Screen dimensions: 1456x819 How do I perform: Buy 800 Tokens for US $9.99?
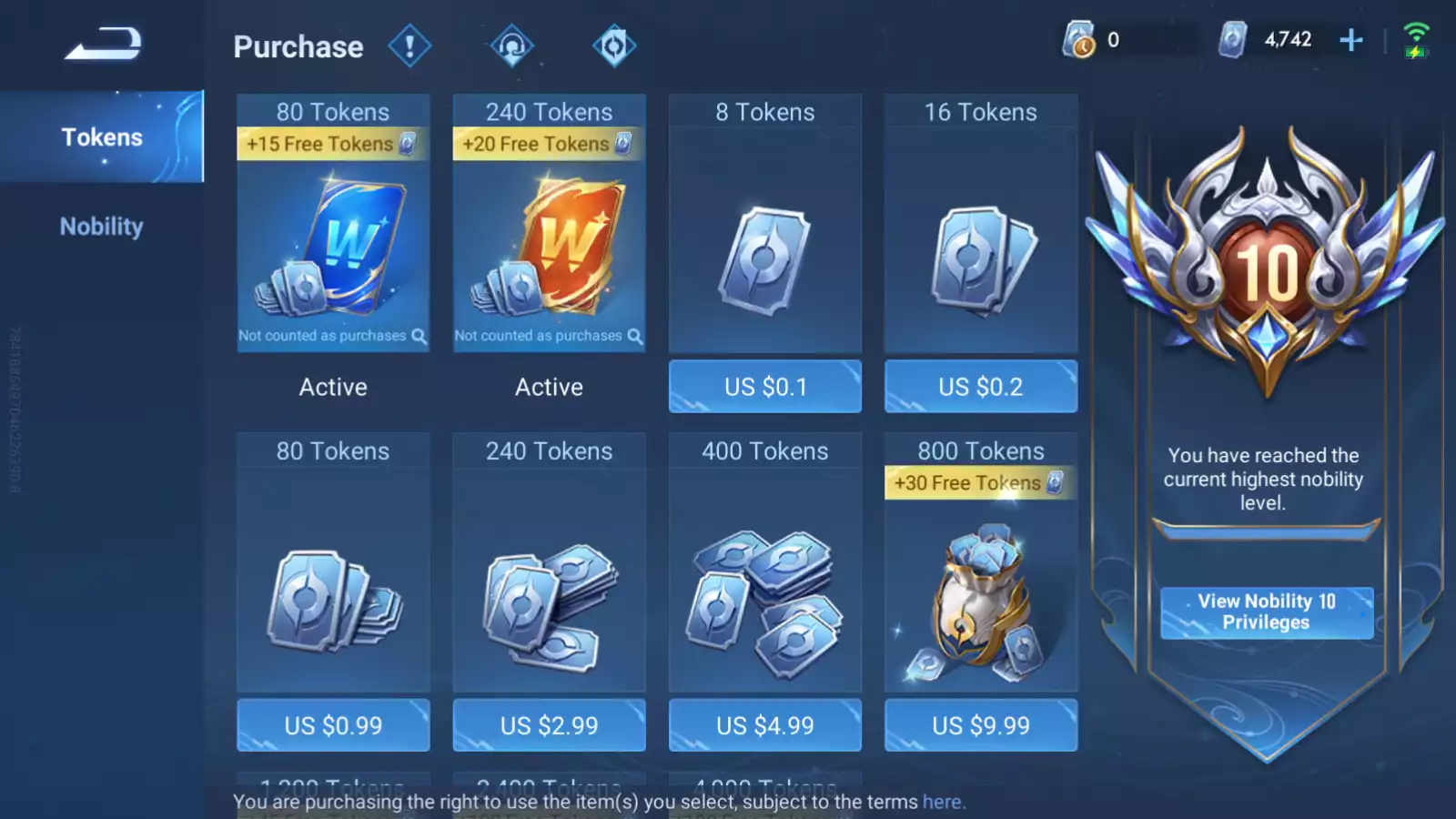(x=980, y=725)
